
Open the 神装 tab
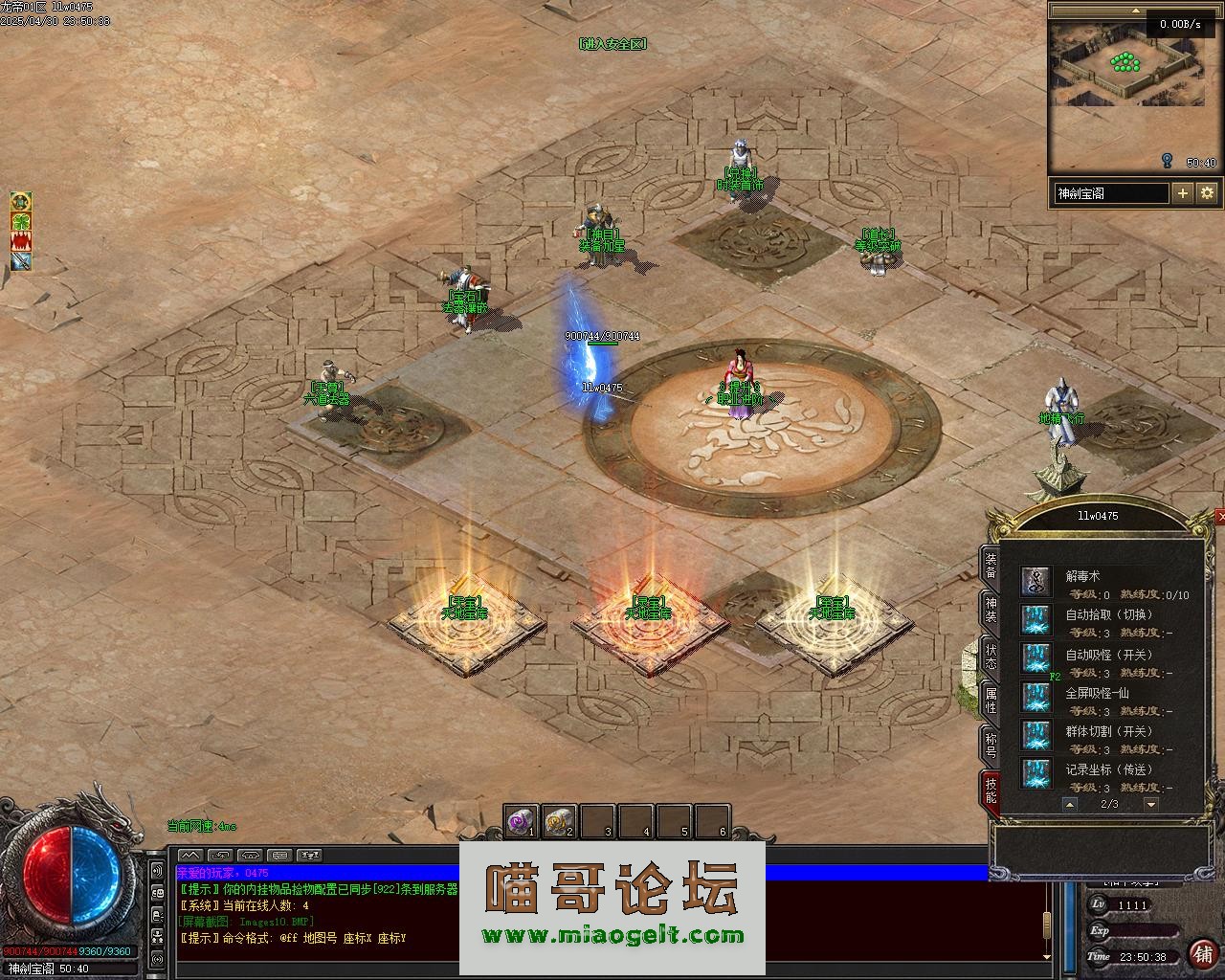991,611
